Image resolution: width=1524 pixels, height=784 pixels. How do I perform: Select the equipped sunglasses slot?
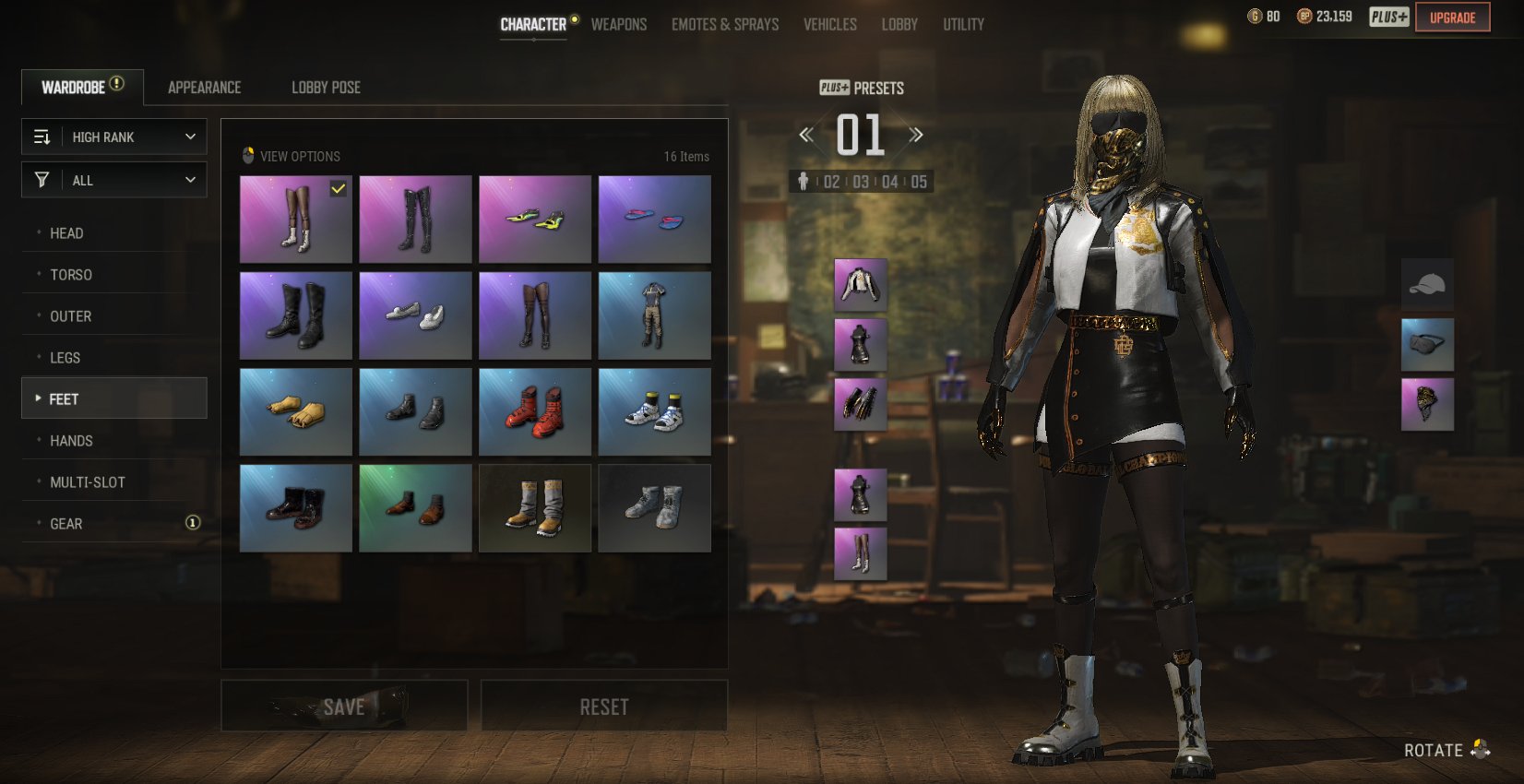click(x=1427, y=344)
